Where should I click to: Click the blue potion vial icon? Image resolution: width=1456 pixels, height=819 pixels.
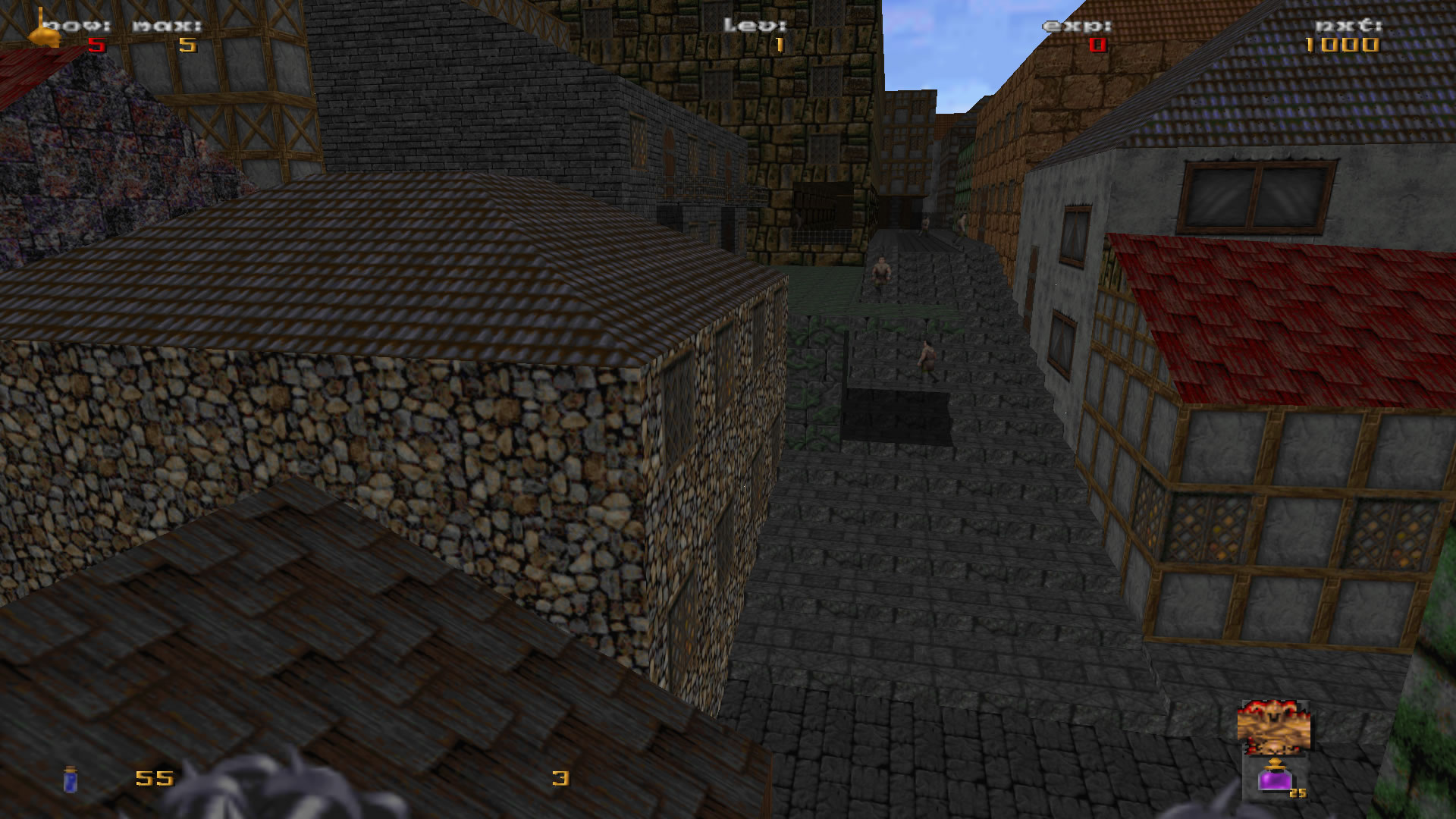coord(71,779)
